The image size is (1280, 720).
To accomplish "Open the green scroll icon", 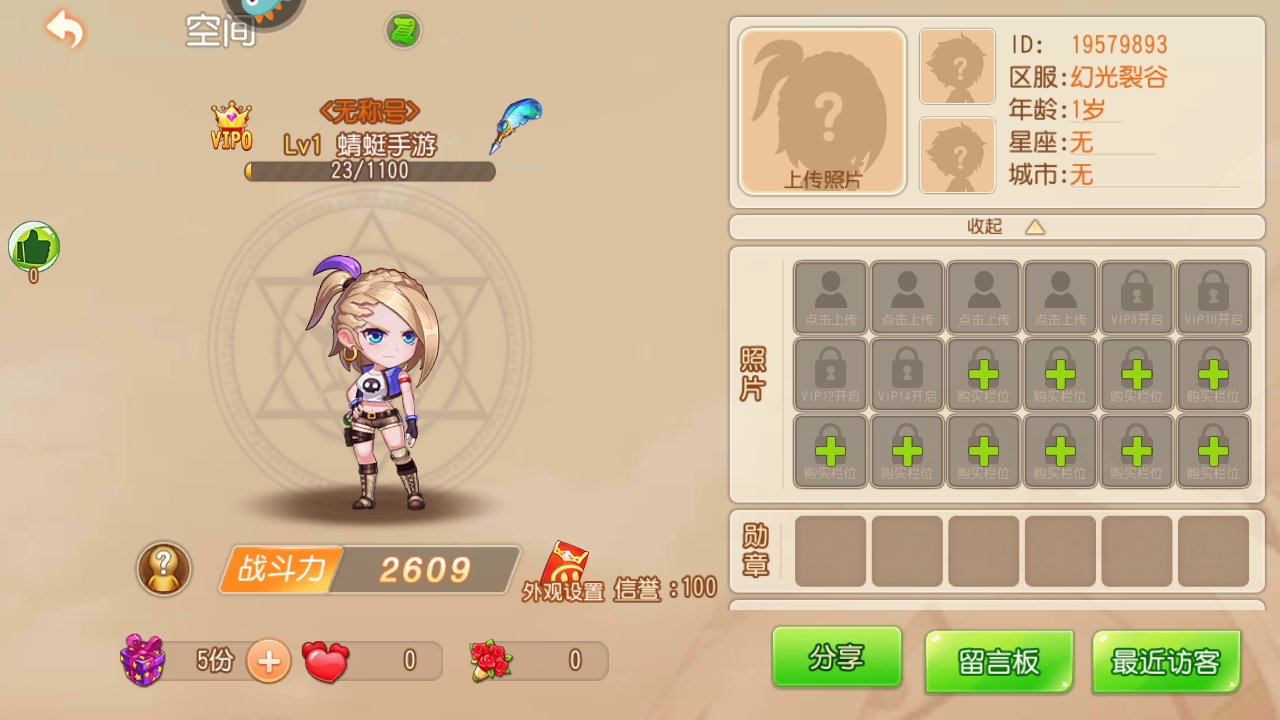I will [403, 31].
